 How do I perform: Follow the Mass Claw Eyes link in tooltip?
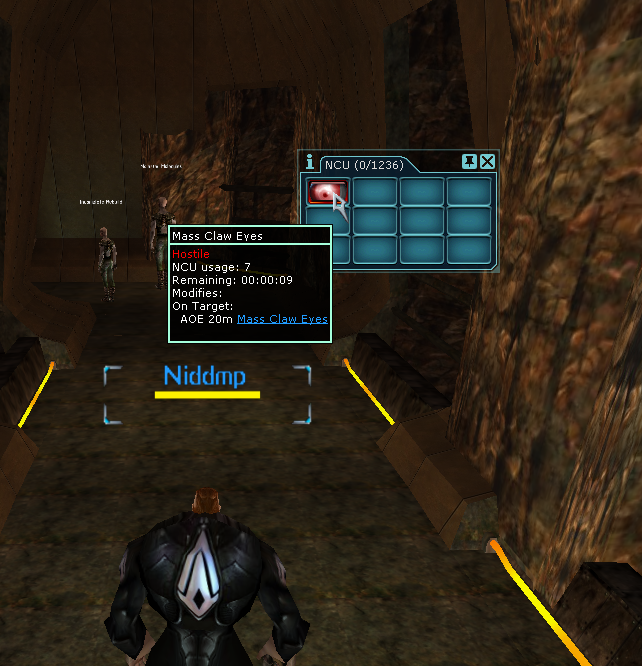(282, 320)
